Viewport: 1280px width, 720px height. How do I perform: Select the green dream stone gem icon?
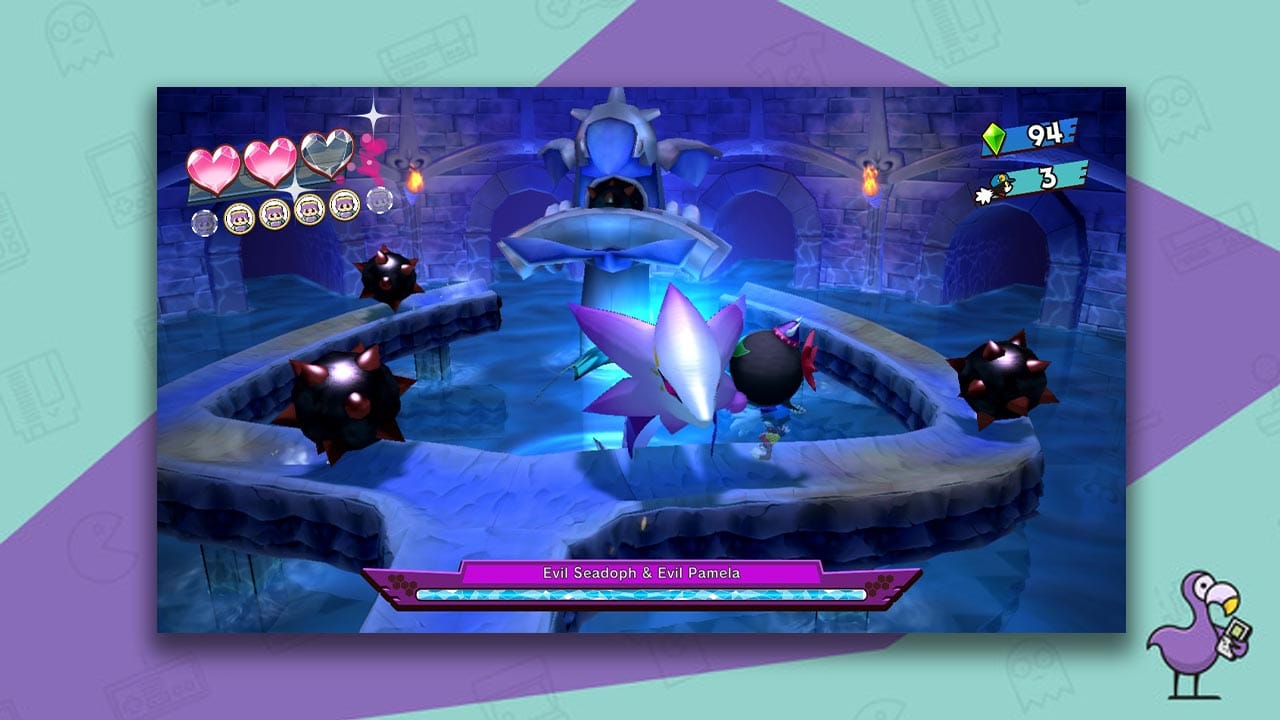[994, 138]
